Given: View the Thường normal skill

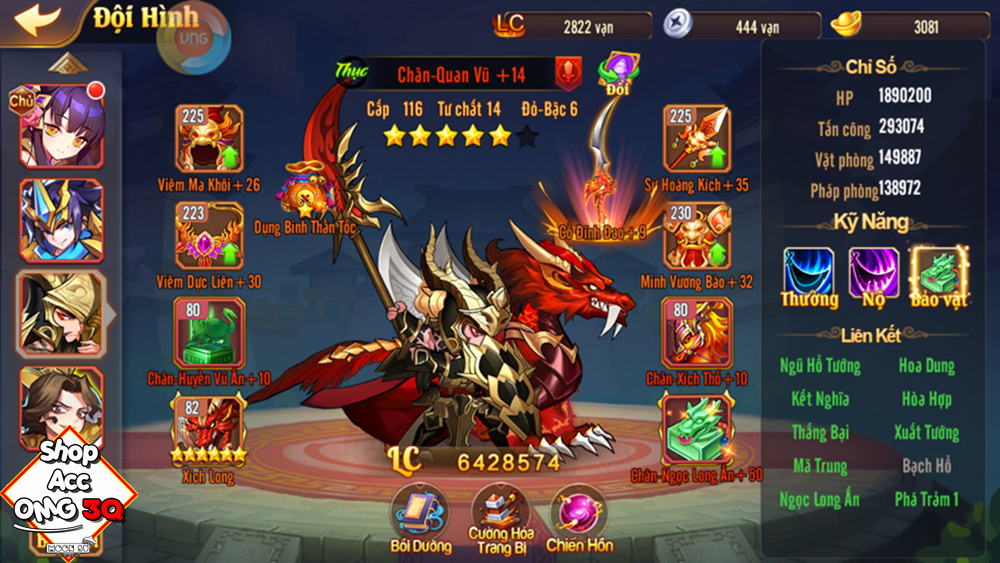Looking at the screenshot, I should 808,273.
